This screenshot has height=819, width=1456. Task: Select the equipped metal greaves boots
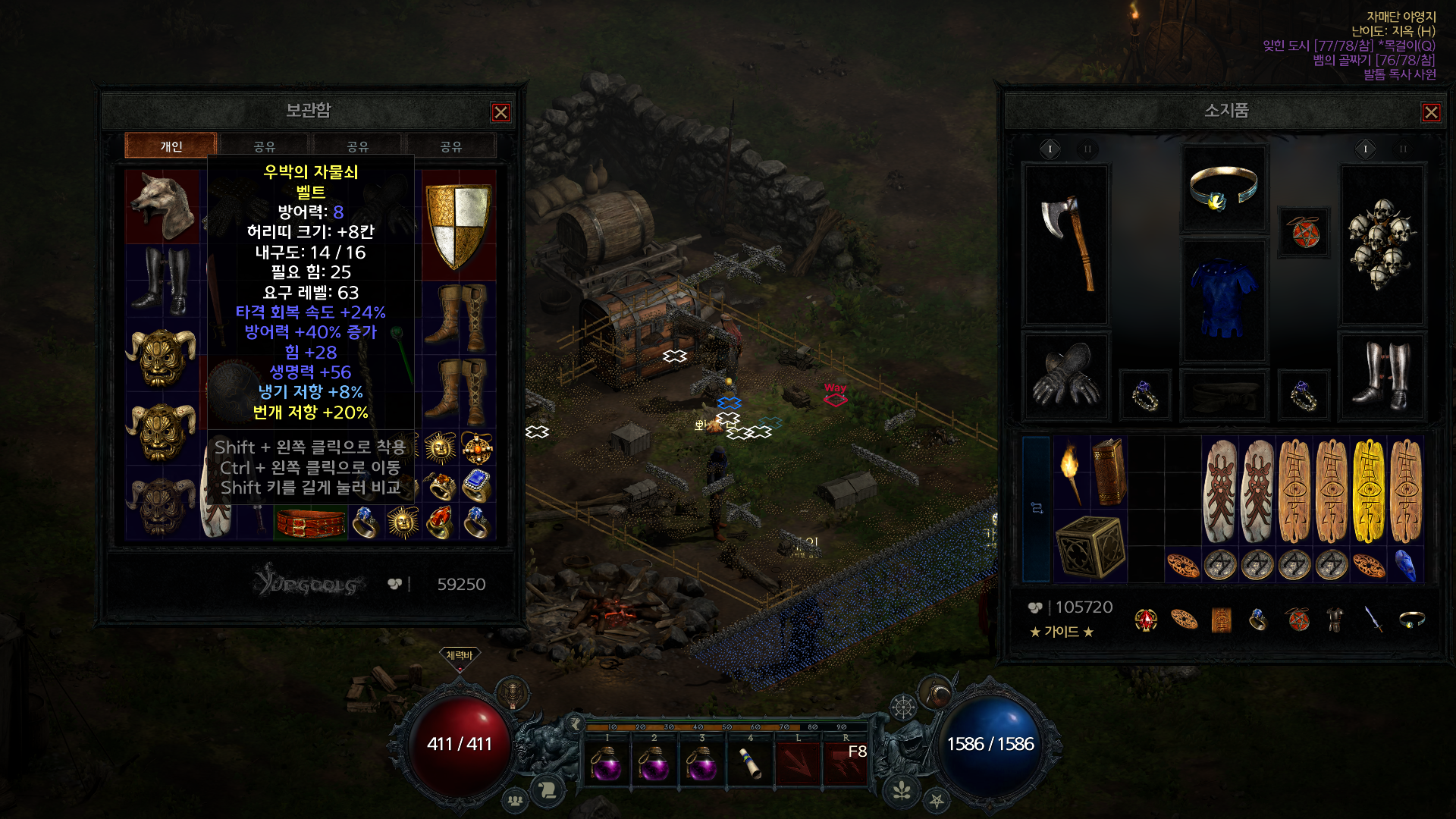click(x=1381, y=375)
